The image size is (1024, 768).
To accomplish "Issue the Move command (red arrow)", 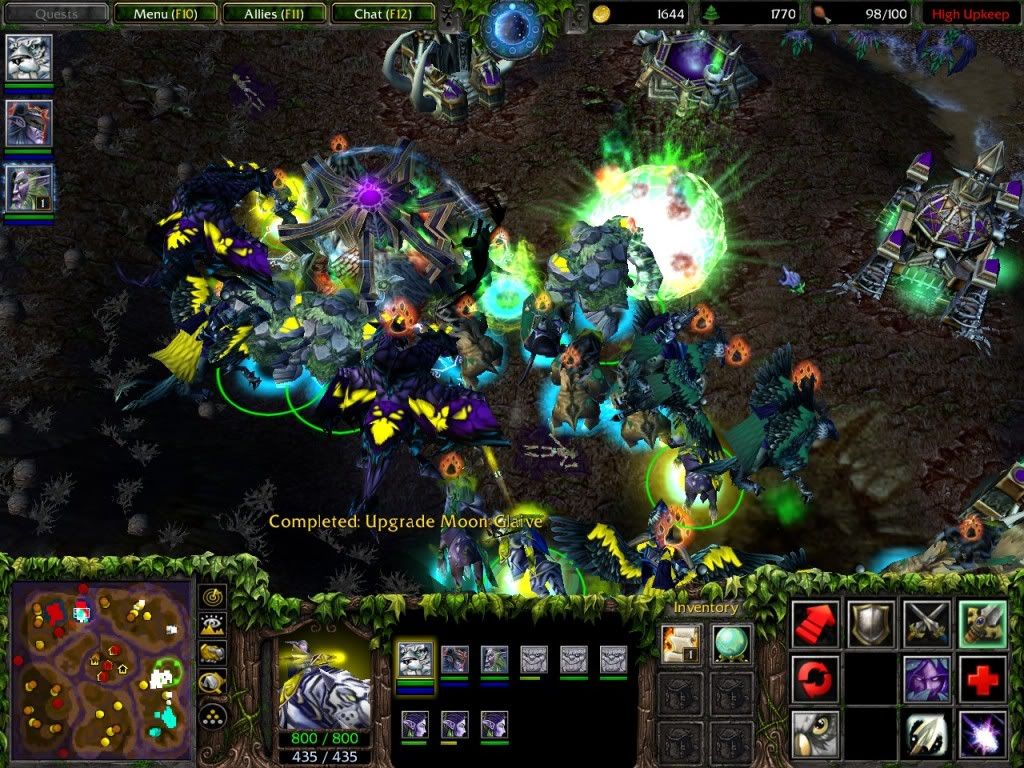I will pos(815,623).
